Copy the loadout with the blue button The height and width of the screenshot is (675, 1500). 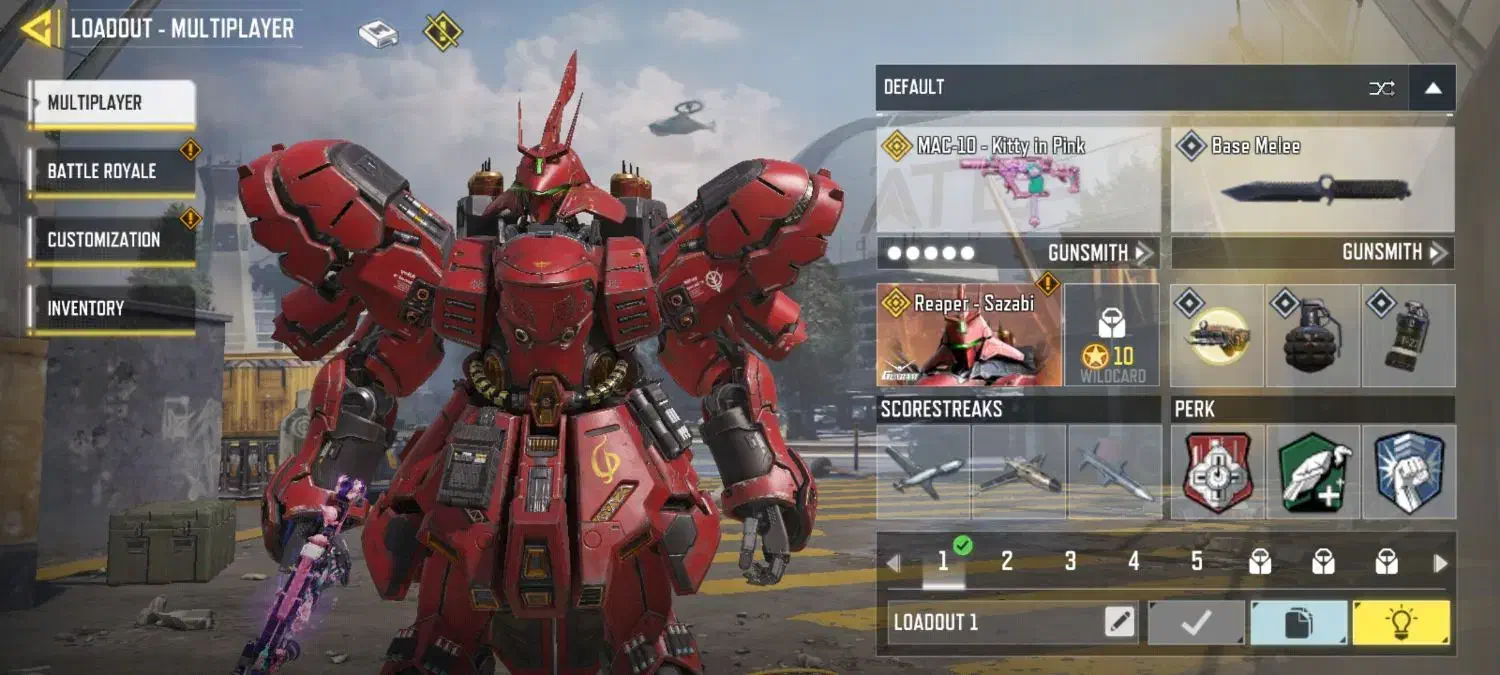tap(1298, 623)
